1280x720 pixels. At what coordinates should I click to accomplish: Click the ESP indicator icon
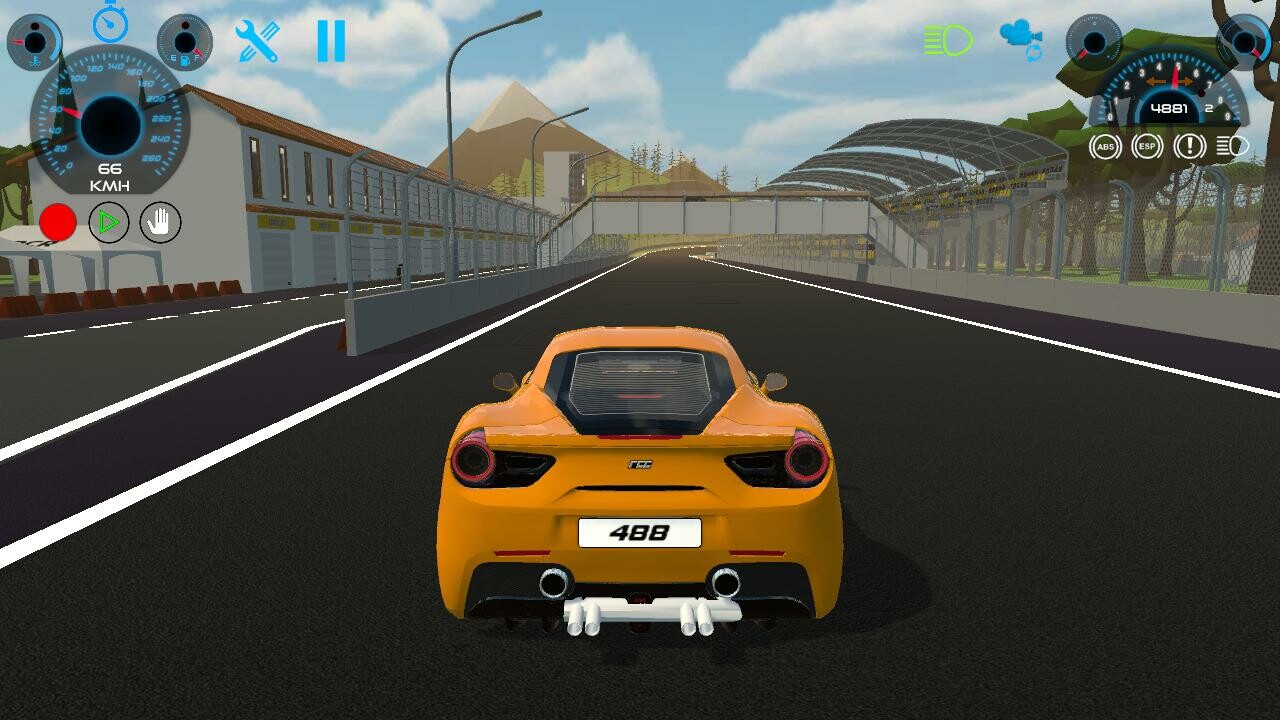point(1145,147)
